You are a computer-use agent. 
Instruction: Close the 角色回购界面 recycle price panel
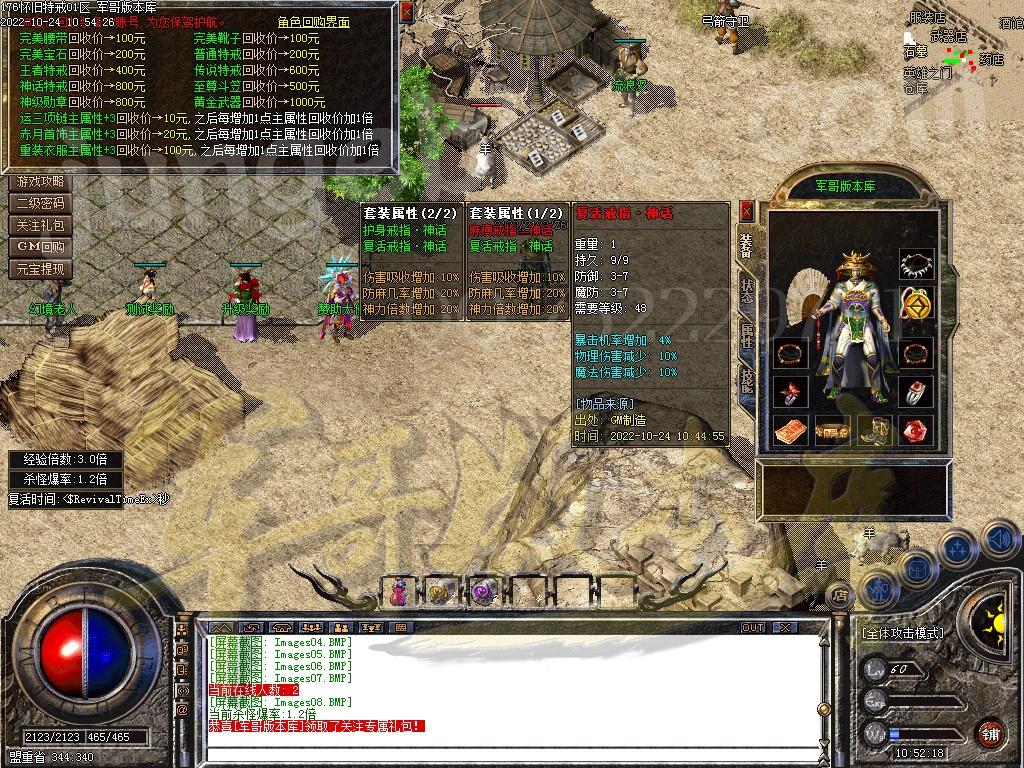405,13
